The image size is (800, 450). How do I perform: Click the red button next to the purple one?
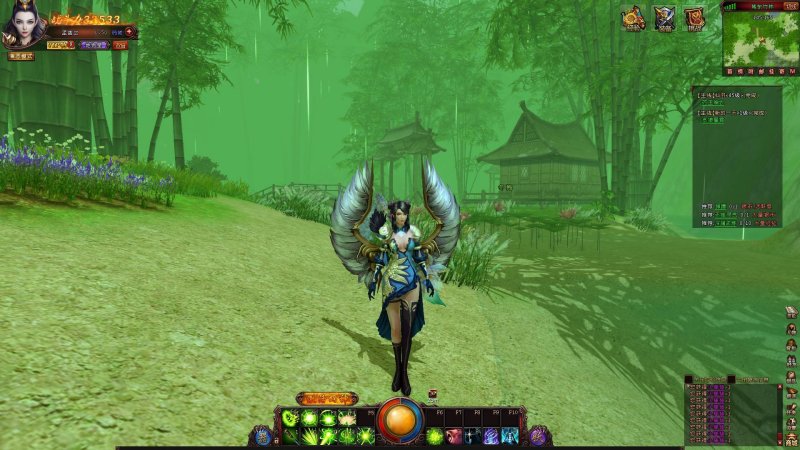click(120, 45)
